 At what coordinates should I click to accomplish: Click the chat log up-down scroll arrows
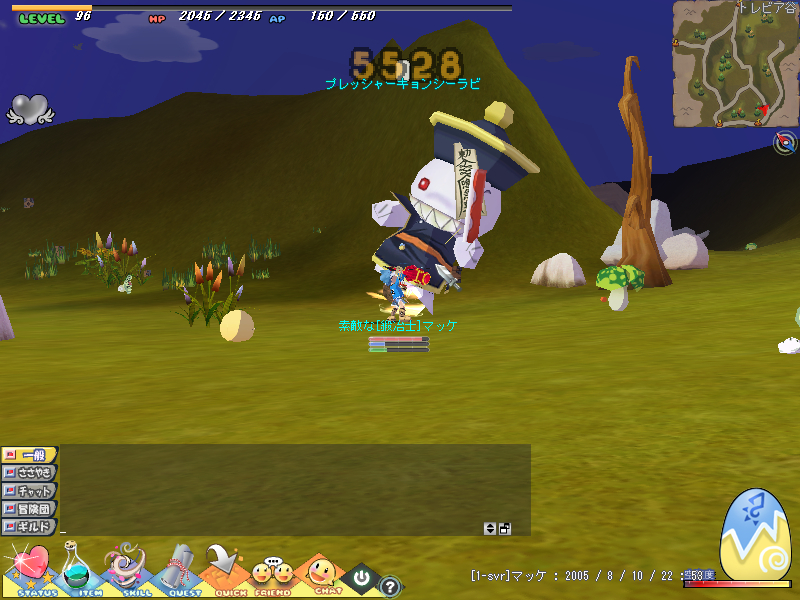pos(490,528)
